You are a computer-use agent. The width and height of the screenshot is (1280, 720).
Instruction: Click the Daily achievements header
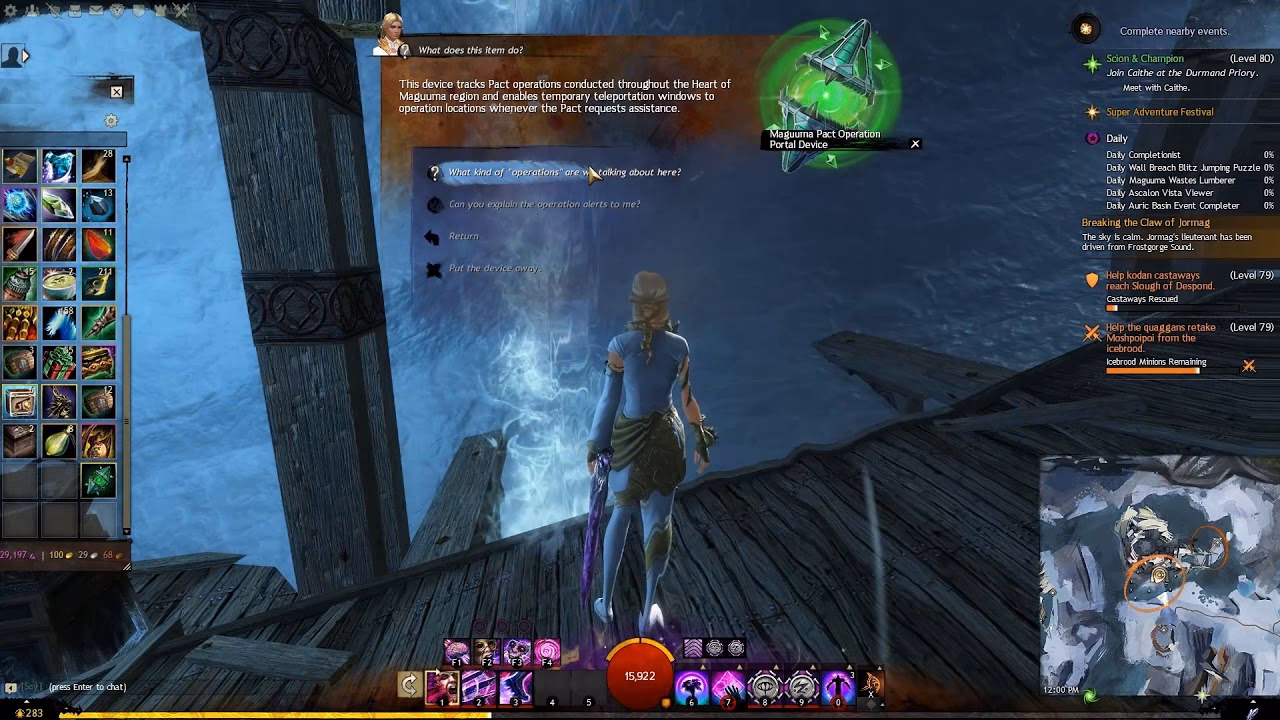1116,138
